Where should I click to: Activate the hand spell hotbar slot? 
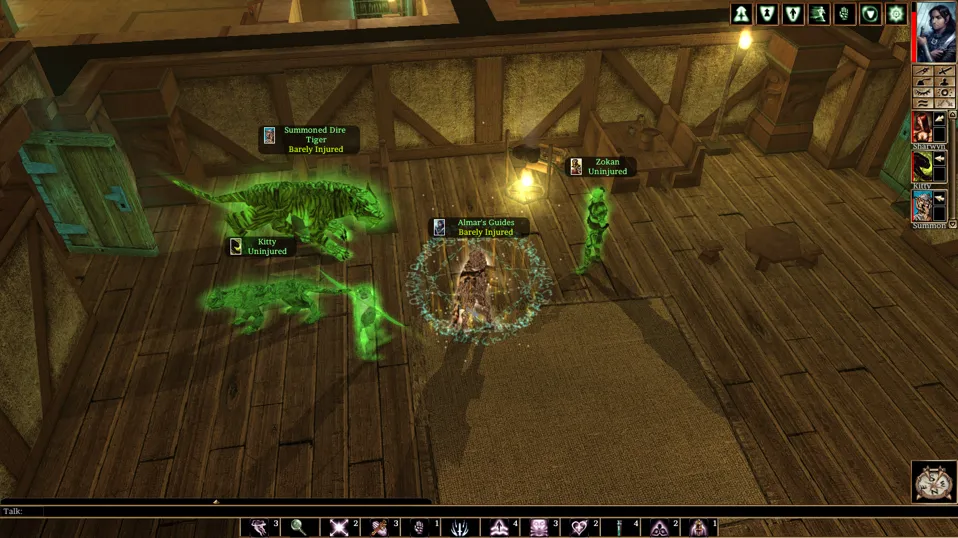pos(419,527)
